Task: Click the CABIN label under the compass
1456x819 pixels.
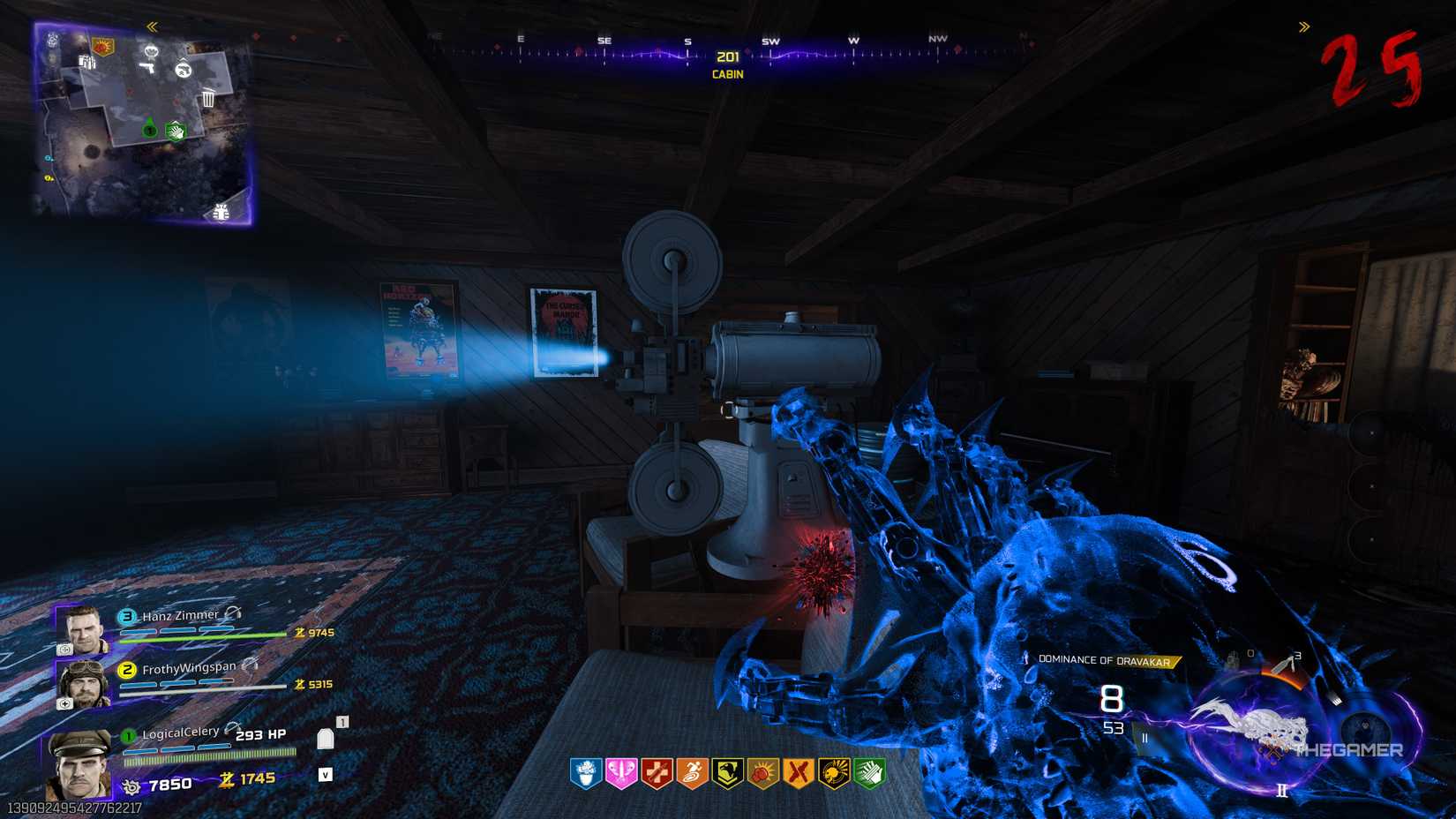Action: (727, 73)
